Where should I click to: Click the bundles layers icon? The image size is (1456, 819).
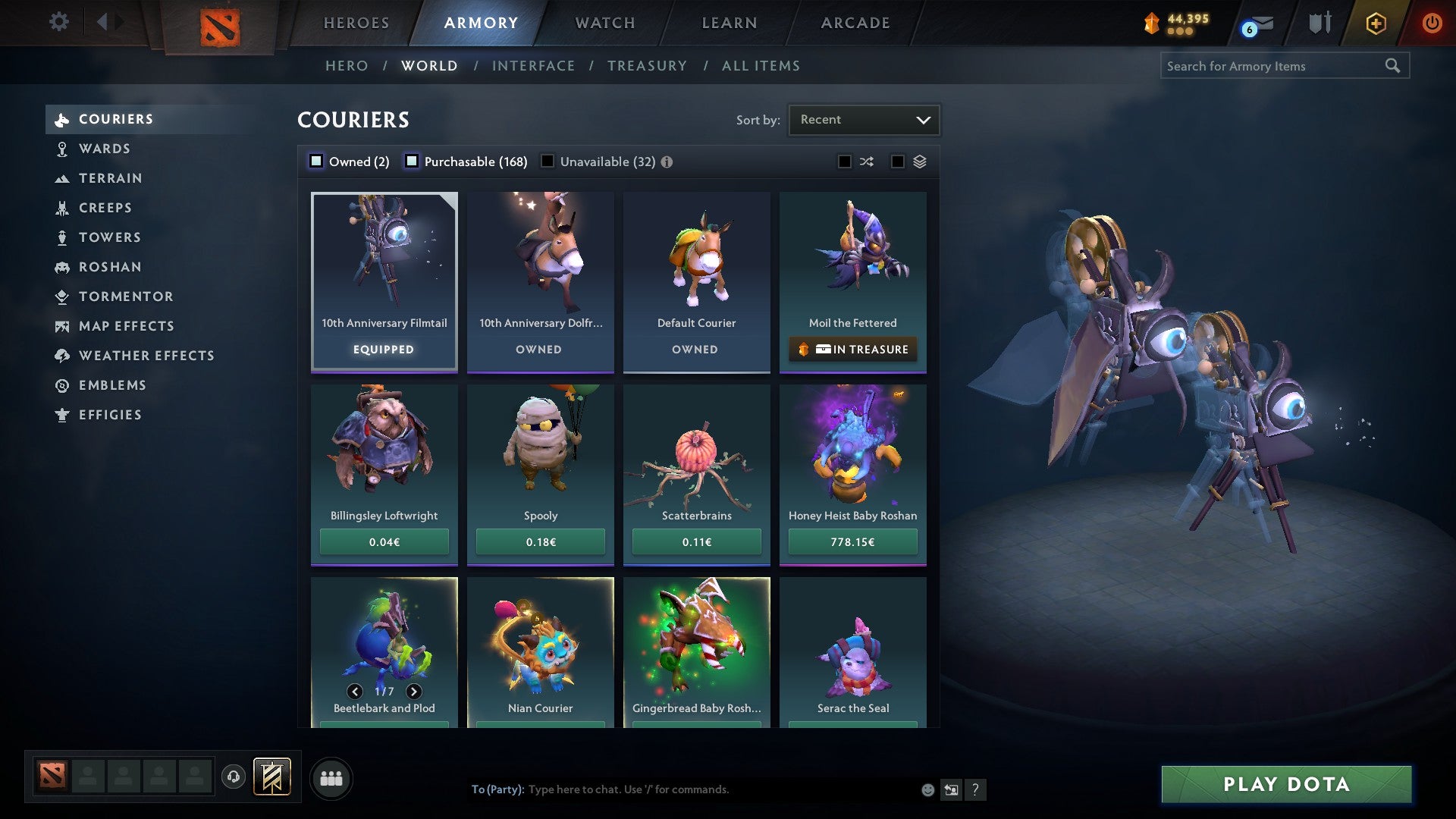click(920, 162)
